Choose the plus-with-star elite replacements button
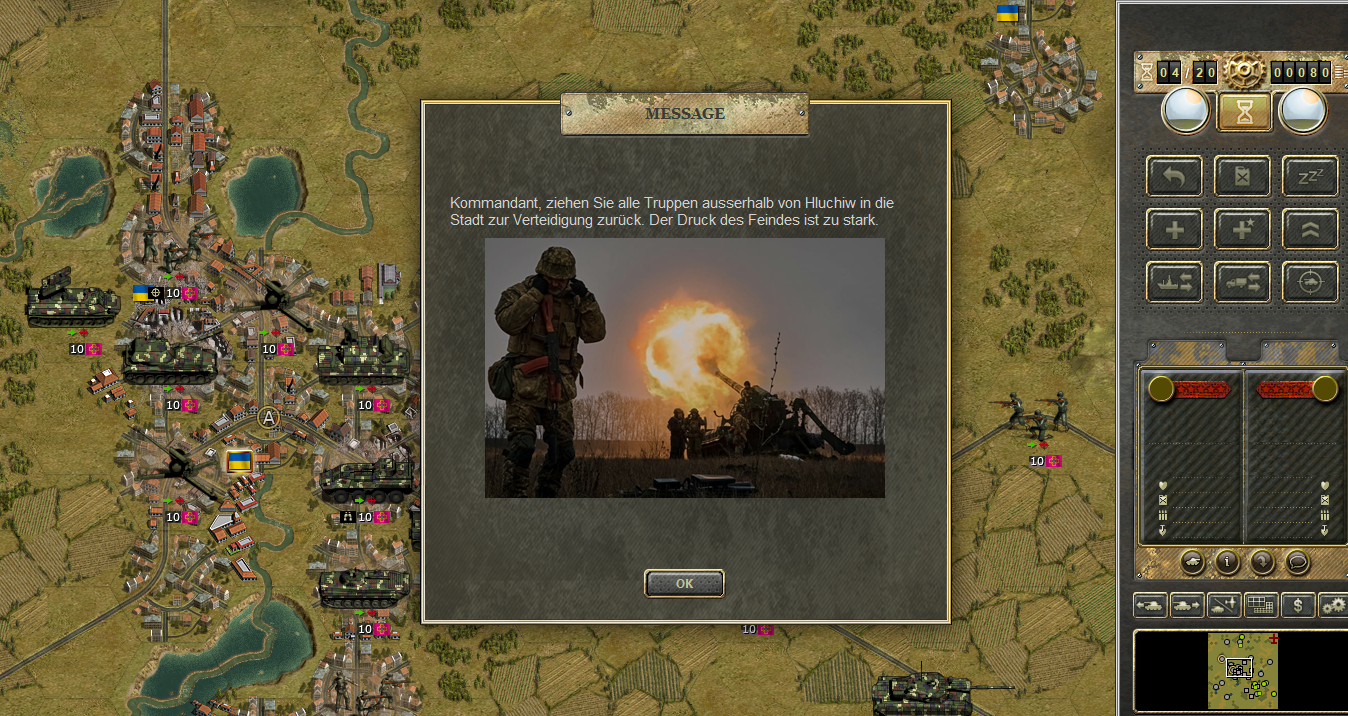The width and height of the screenshot is (1348, 716). [1242, 230]
